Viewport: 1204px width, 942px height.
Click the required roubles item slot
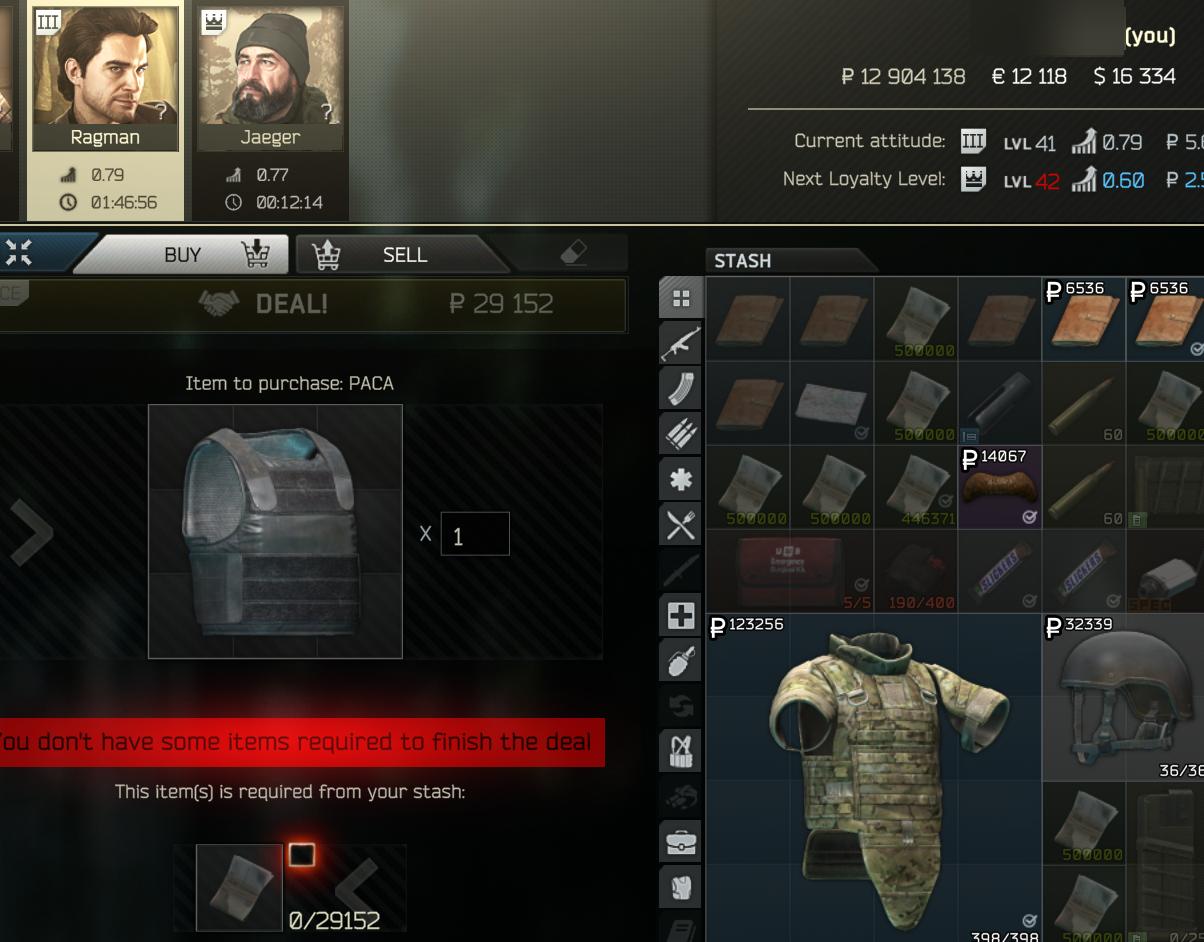239,887
